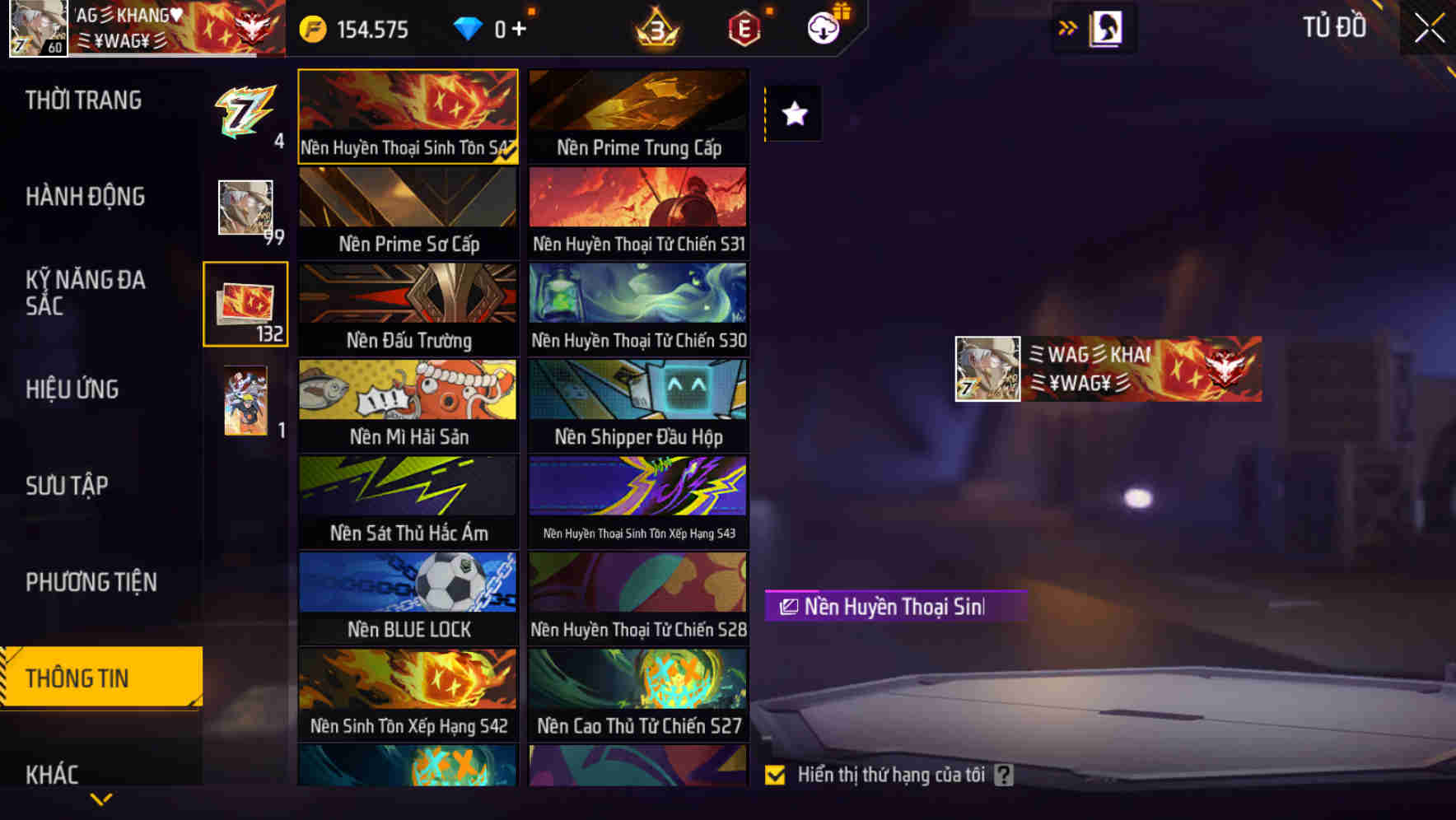Disable the Hiển thị thứ hạng của tôi checkbox

(775, 775)
